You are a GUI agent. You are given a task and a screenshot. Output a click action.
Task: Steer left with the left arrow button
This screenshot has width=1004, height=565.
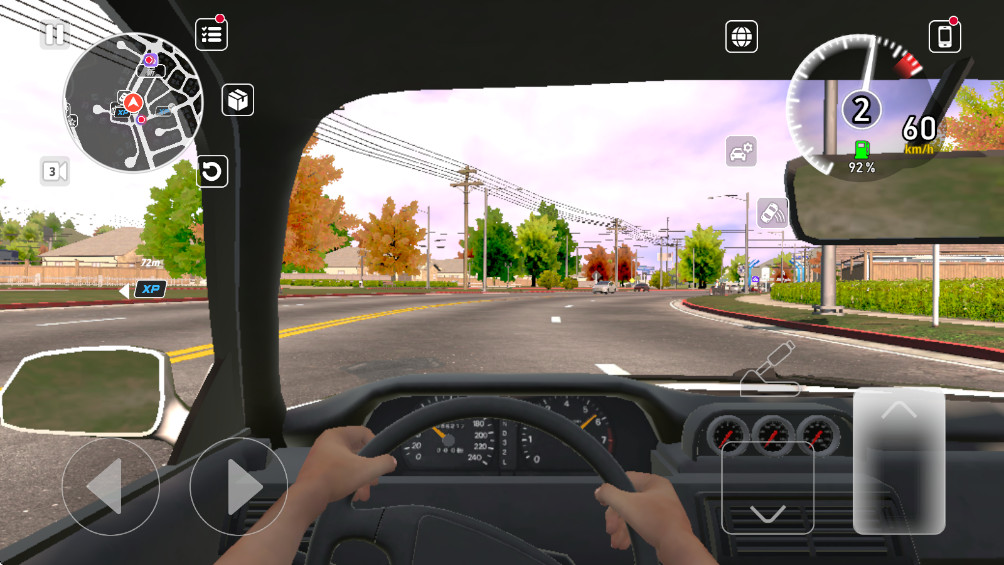coord(110,486)
